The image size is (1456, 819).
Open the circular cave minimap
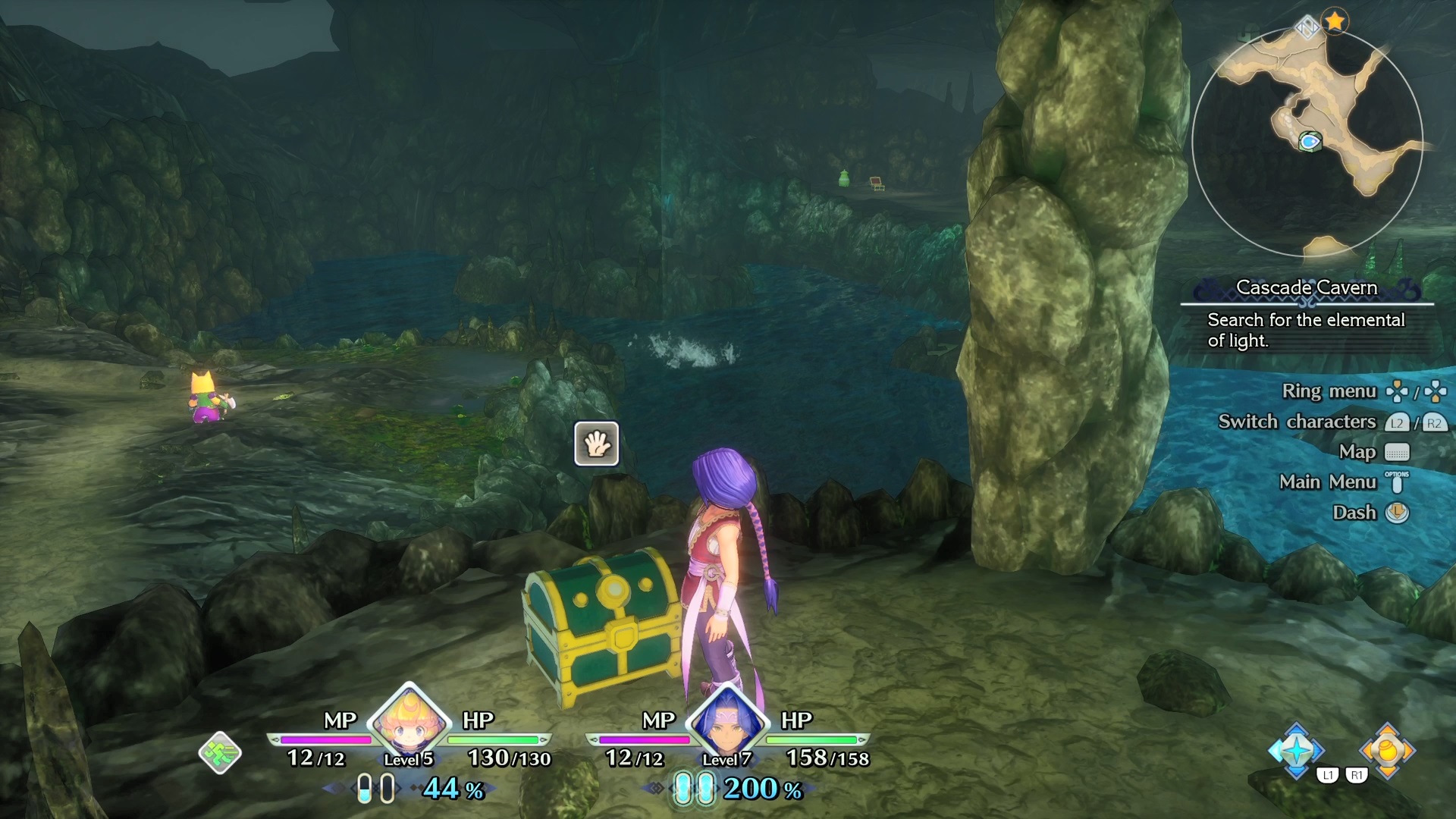click(1307, 142)
